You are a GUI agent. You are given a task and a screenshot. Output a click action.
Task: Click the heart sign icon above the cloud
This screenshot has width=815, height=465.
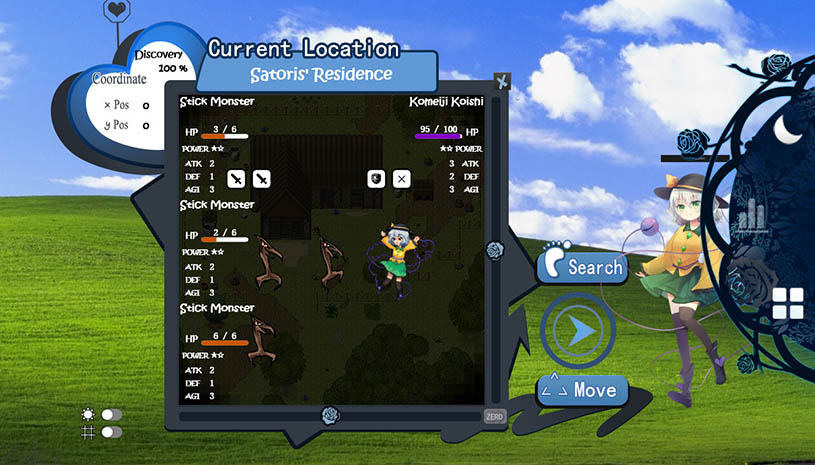117,12
